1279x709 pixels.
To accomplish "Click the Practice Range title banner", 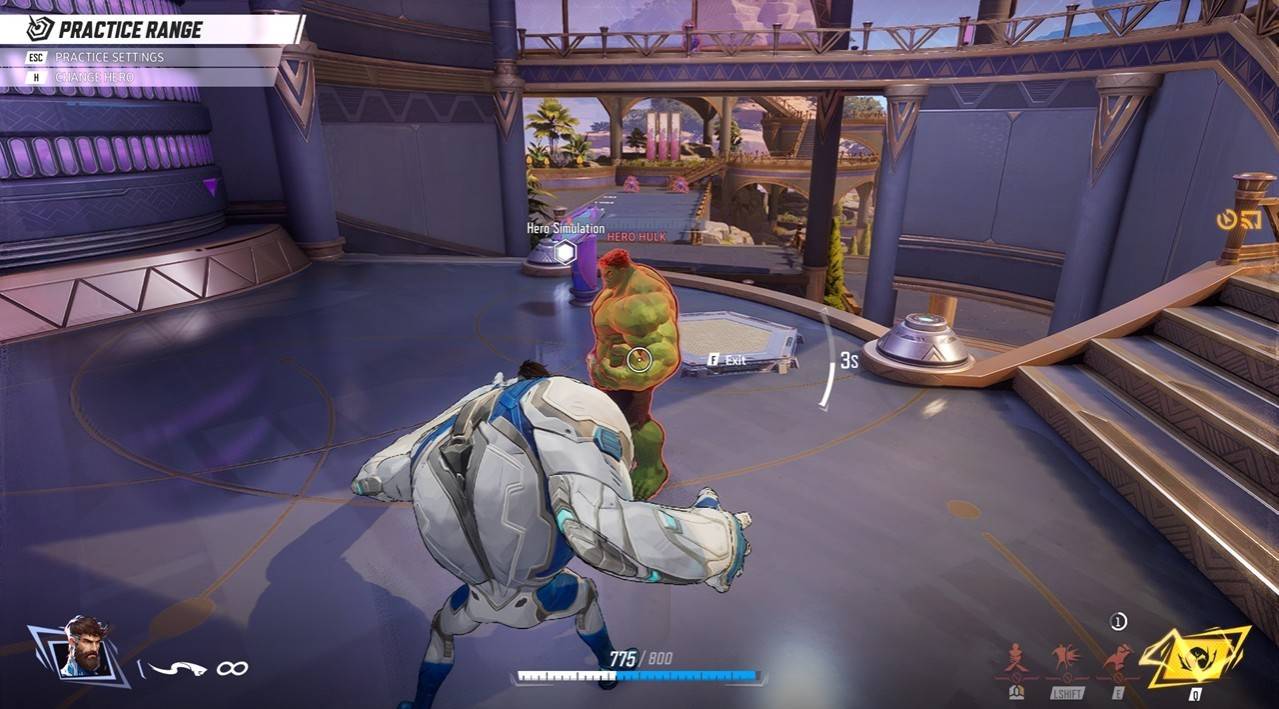I will coord(130,29).
